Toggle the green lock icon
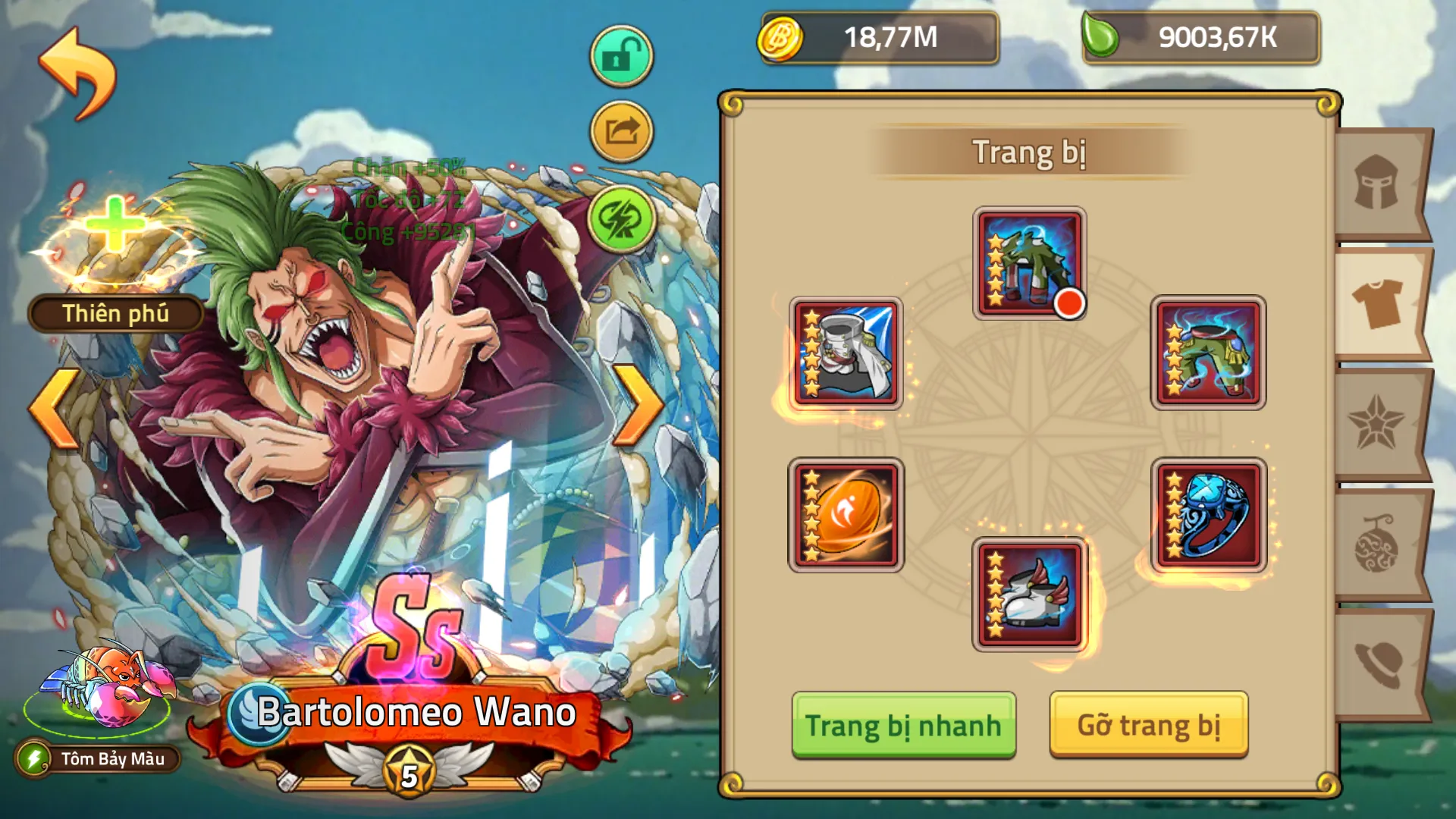This screenshot has width=1456, height=819. 620,53
